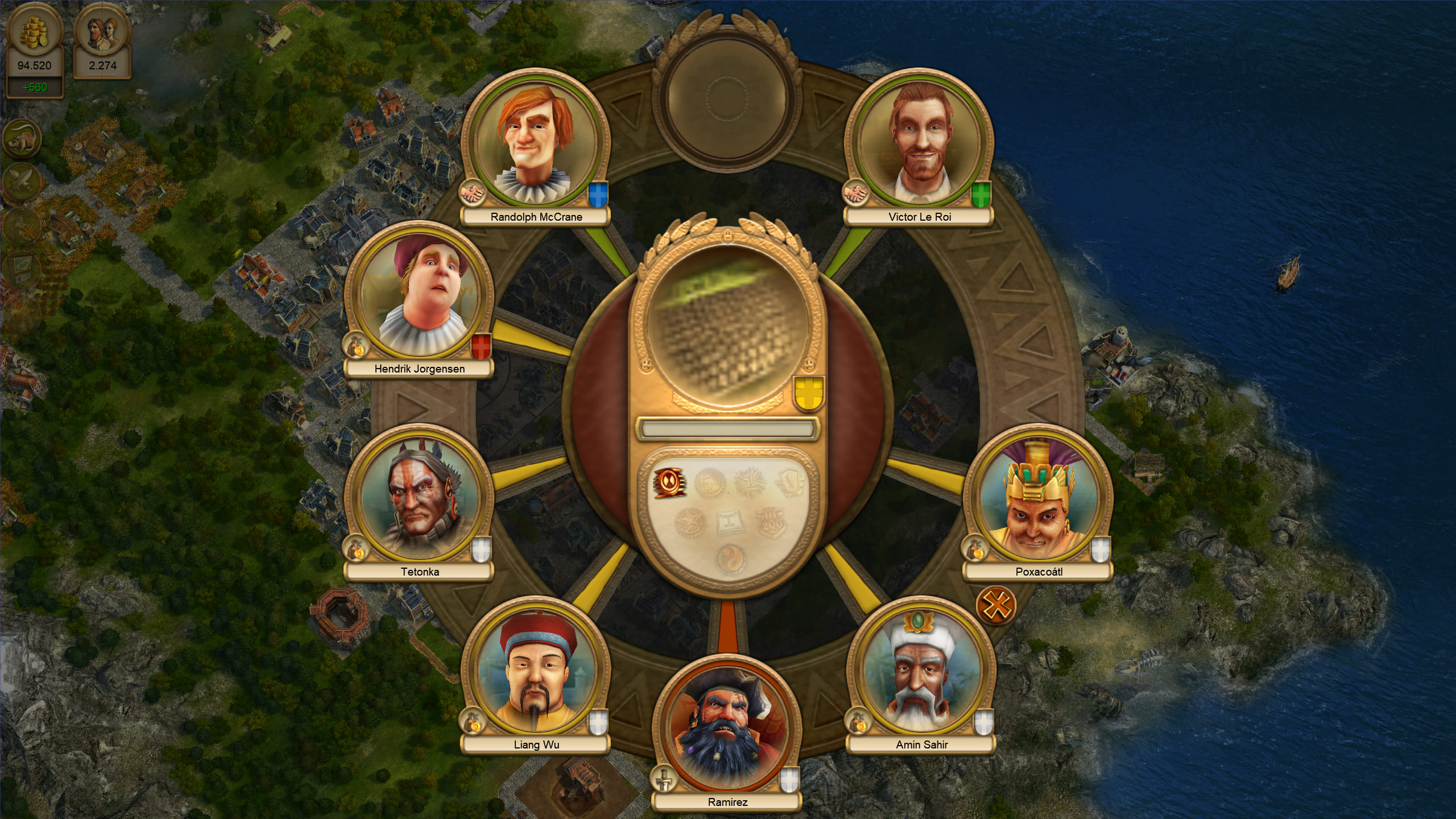Select Amin Sahir's portrait
This screenshot has height=819, width=1456.
pos(921,671)
